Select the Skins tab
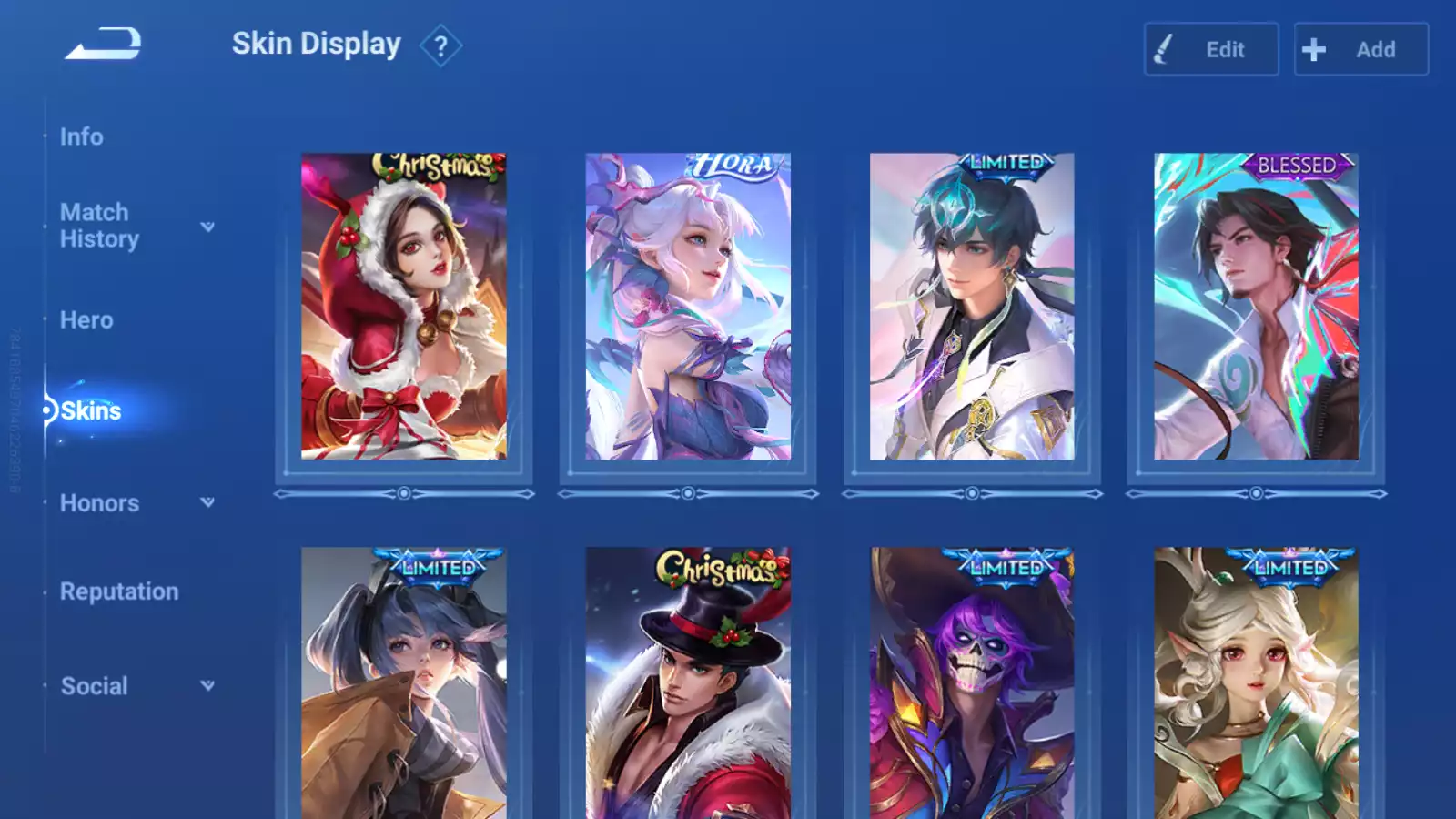 (x=90, y=411)
